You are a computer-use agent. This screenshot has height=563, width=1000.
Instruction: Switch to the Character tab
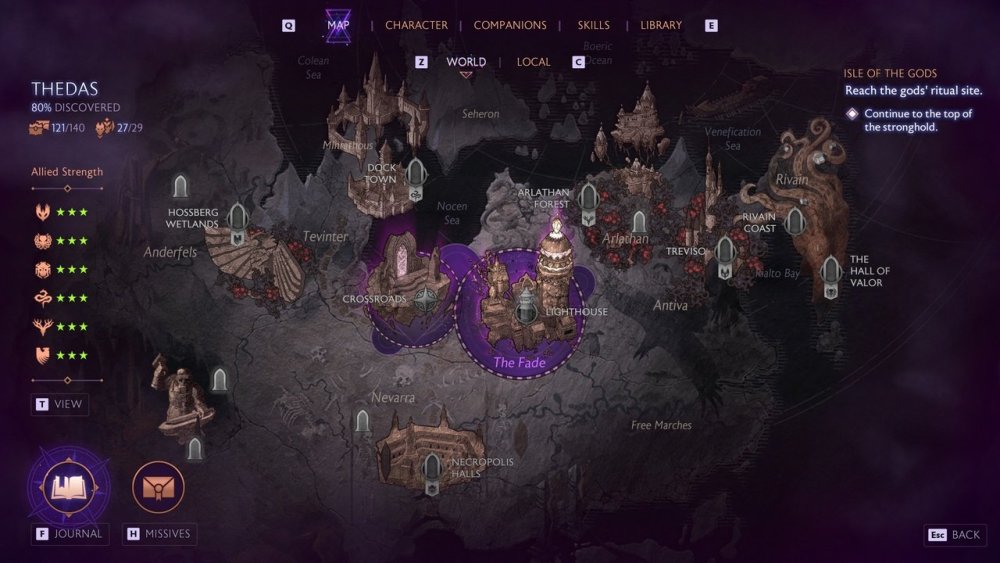[x=416, y=25]
